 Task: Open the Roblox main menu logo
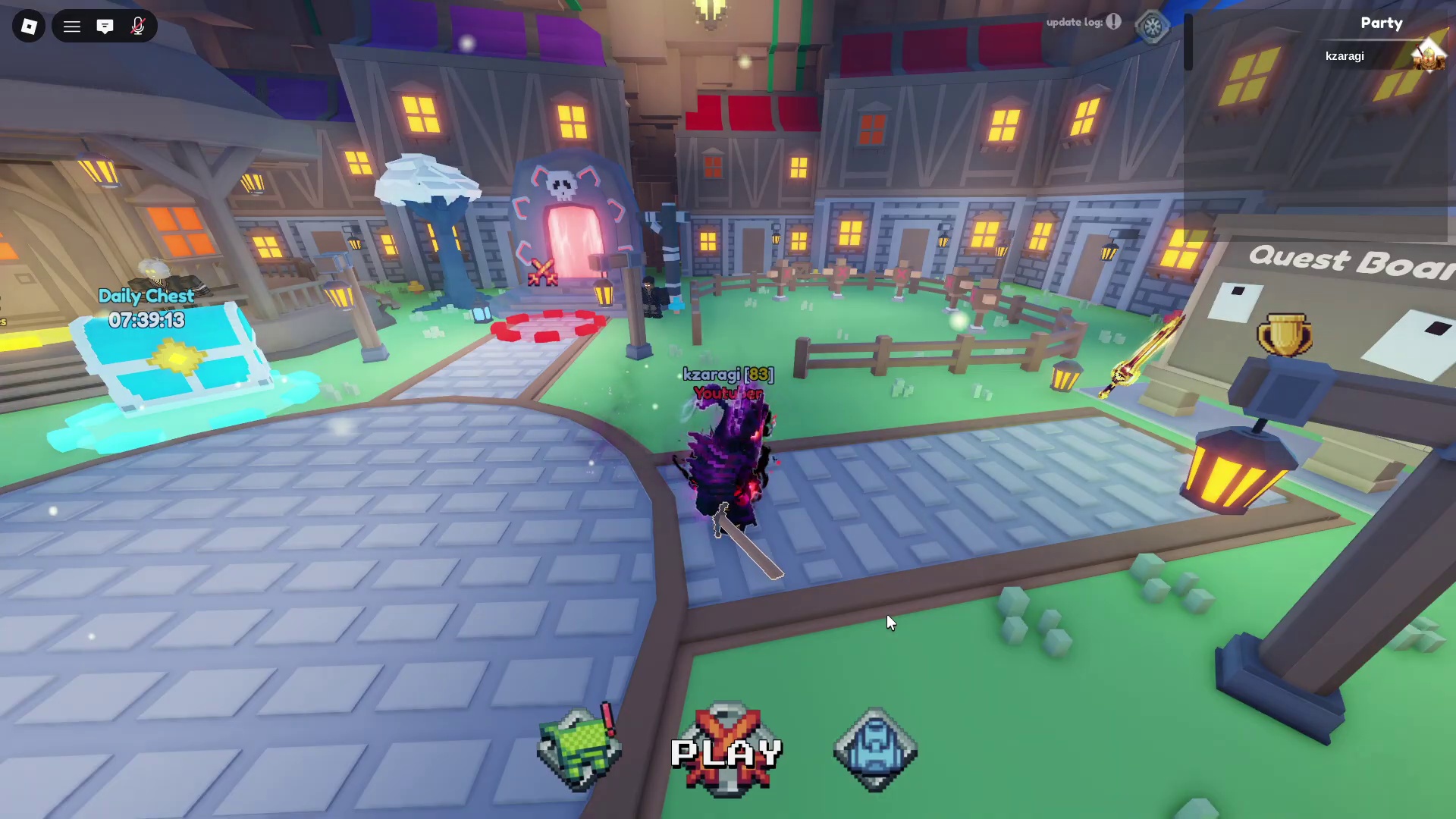(x=29, y=27)
